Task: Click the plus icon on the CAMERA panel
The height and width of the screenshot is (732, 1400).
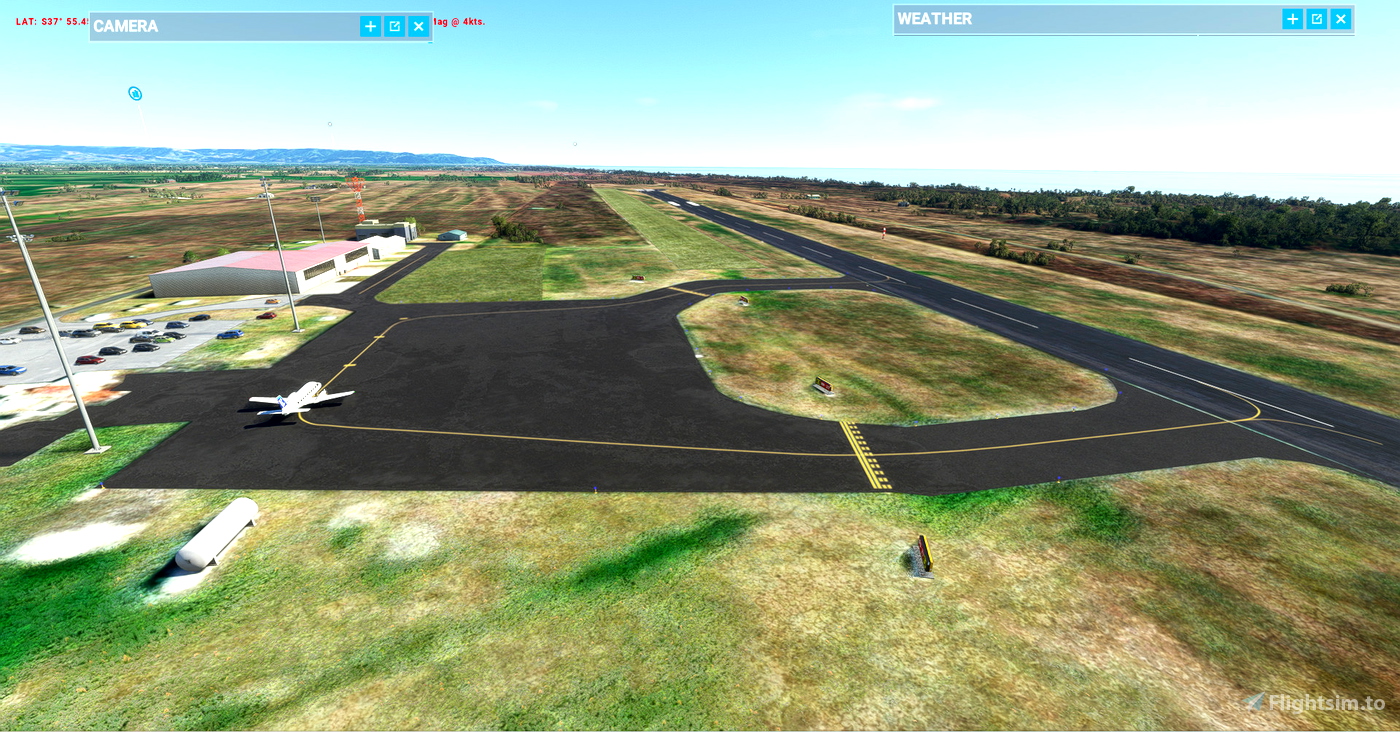Action: 370,25
